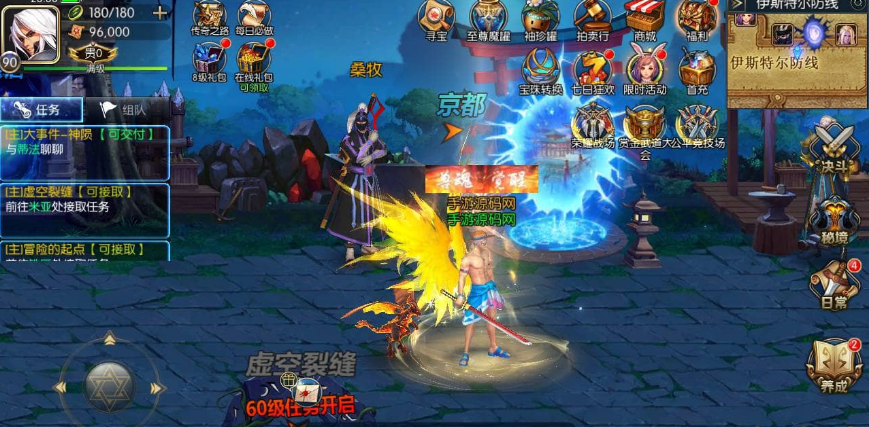This screenshot has width=869, height=427.
Task: Switch to the 任务 quest tab
Action: (41, 110)
